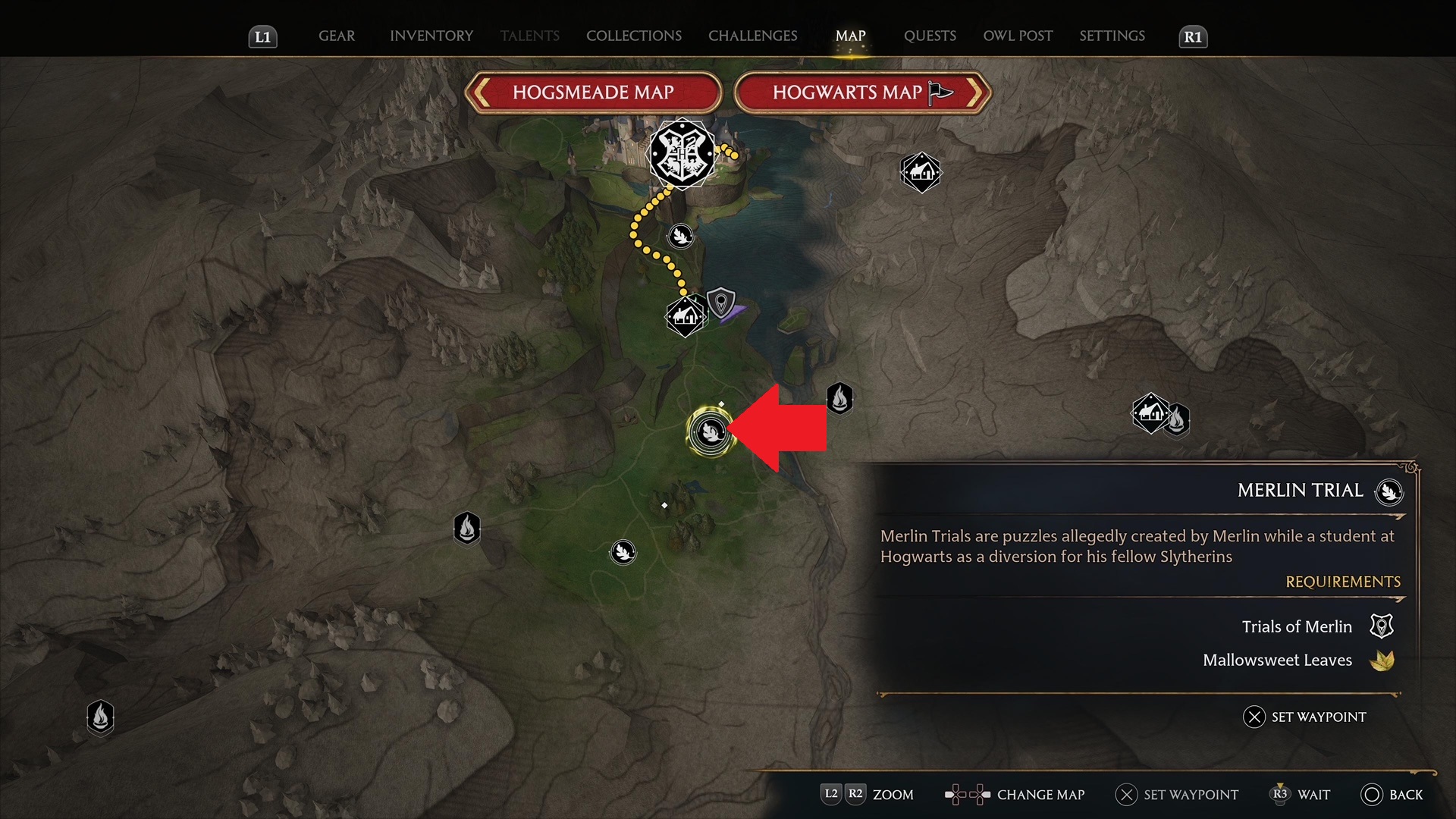Select the Merlin Trial marker beside the dotted path
Screen dimensions: 1456x819
pyautogui.click(x=681, y=236)
